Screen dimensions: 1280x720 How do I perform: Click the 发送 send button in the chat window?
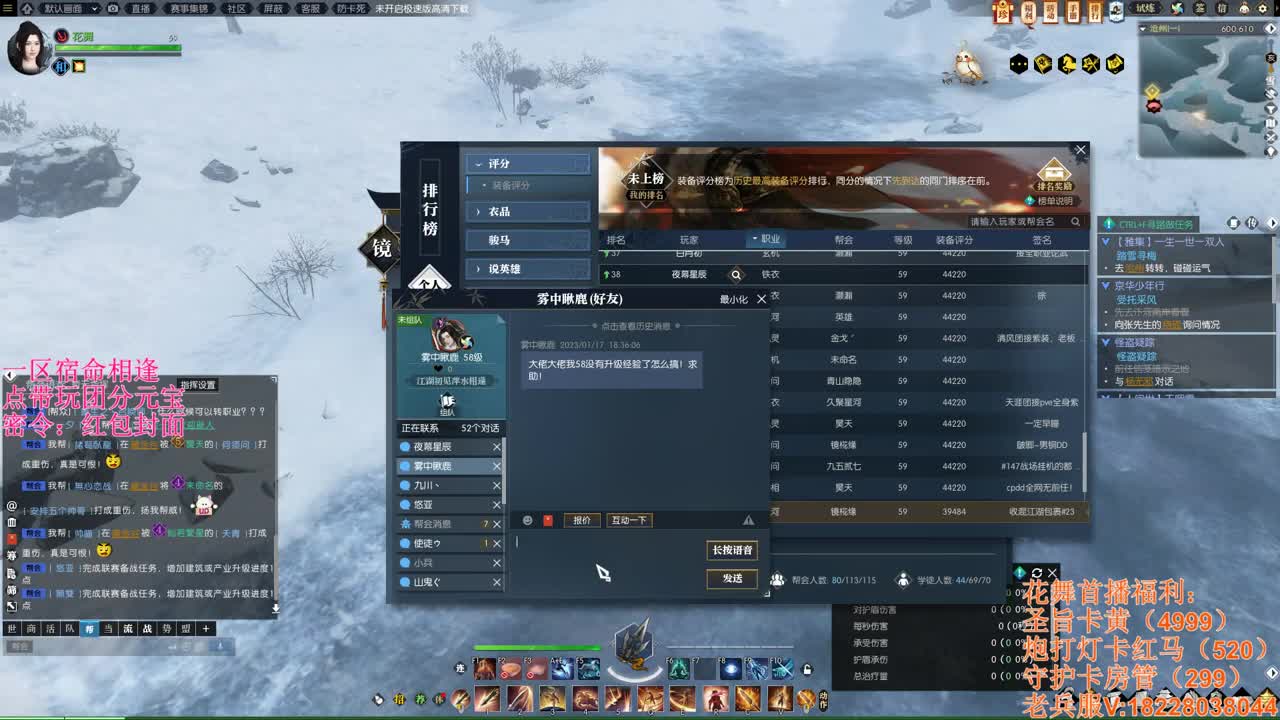tap(731, 579)
